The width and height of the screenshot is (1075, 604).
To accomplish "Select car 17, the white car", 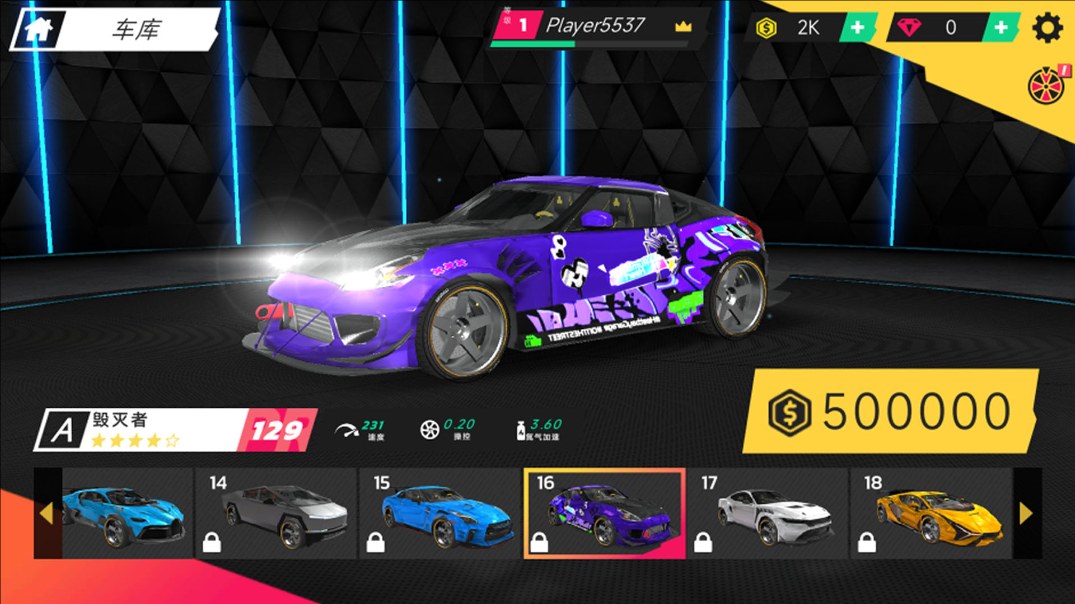I will [767, 513].
